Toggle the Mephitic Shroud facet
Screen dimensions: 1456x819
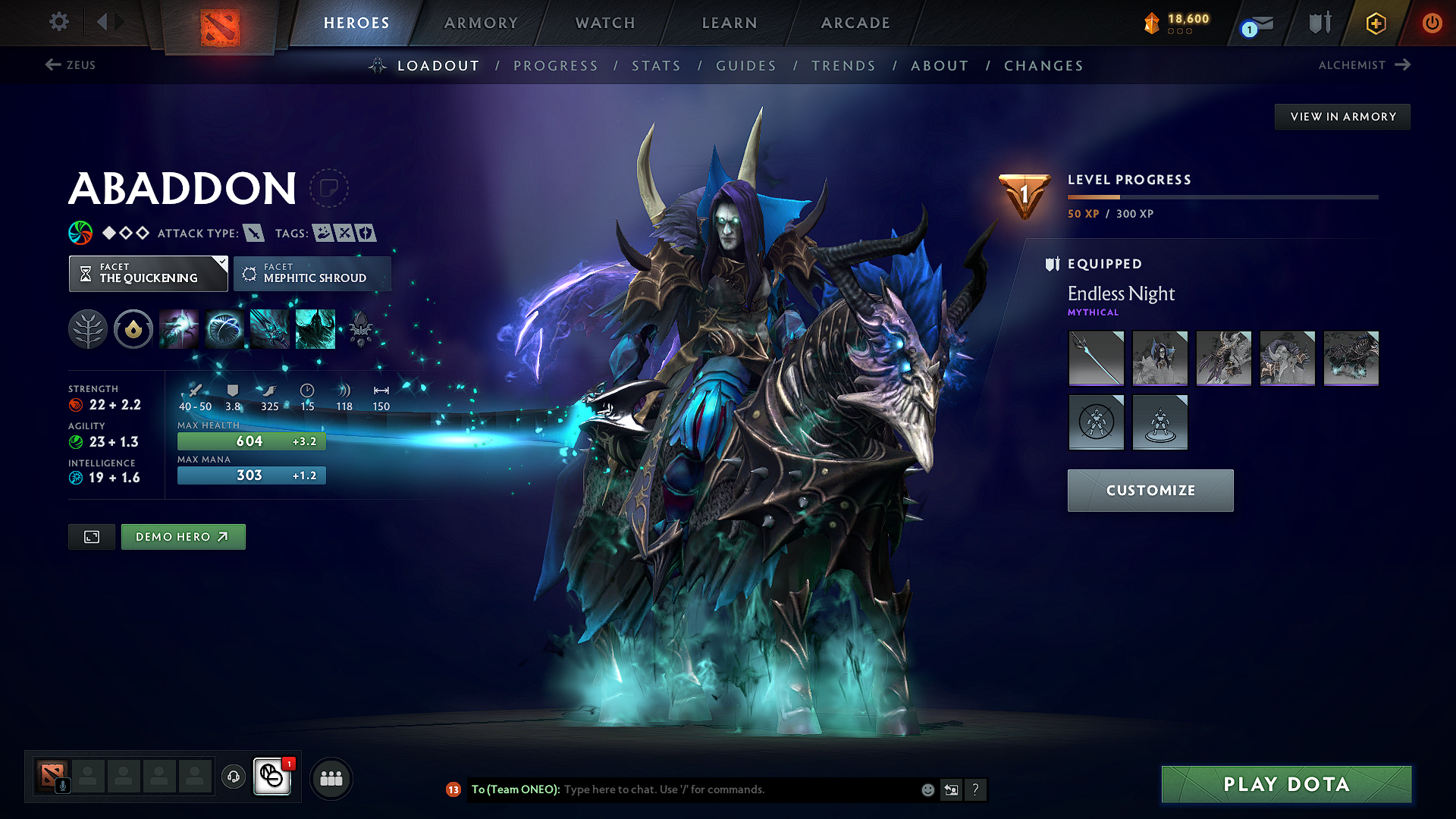point(312,274)
